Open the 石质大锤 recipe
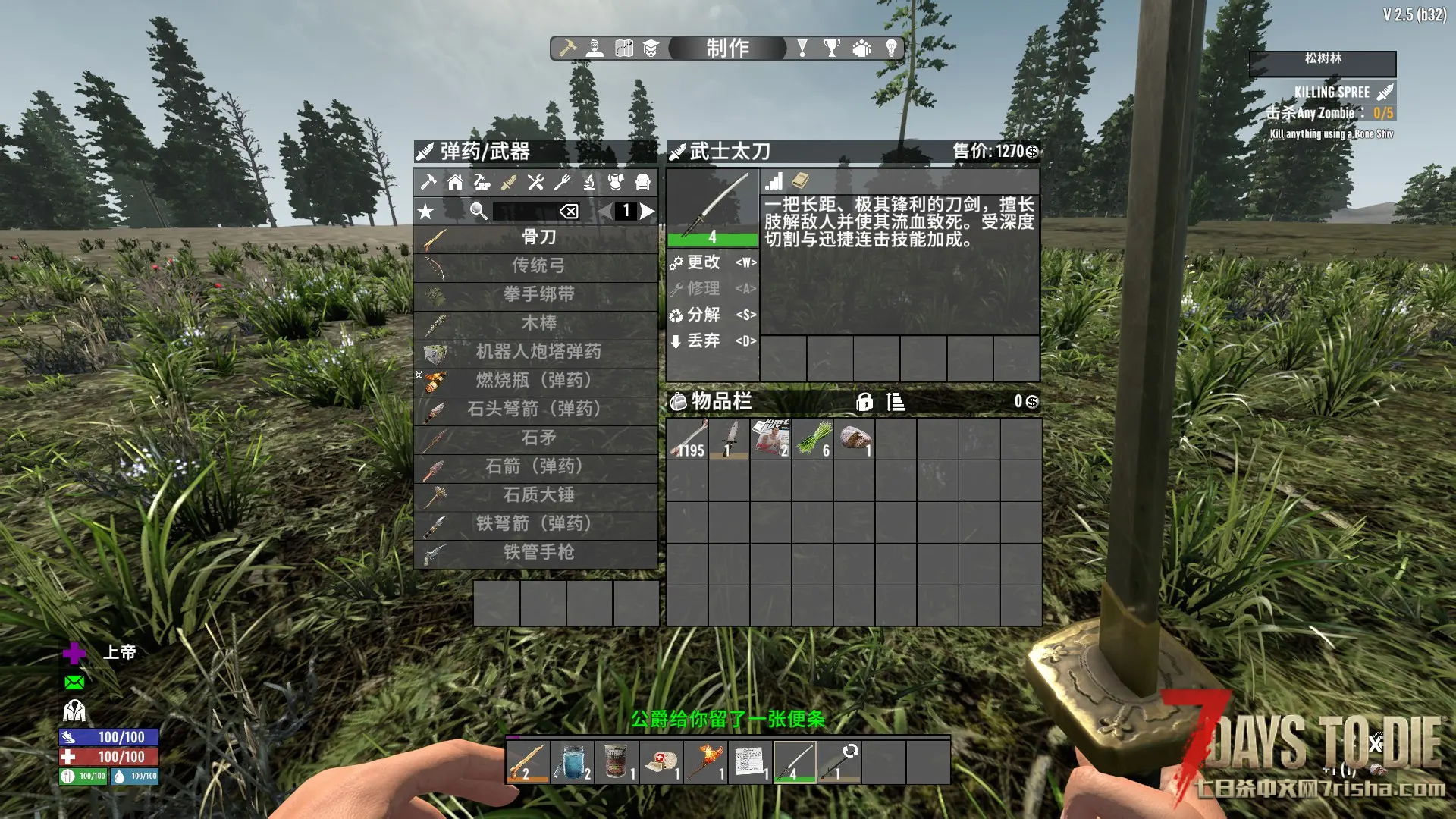 [x=537, y=496]
